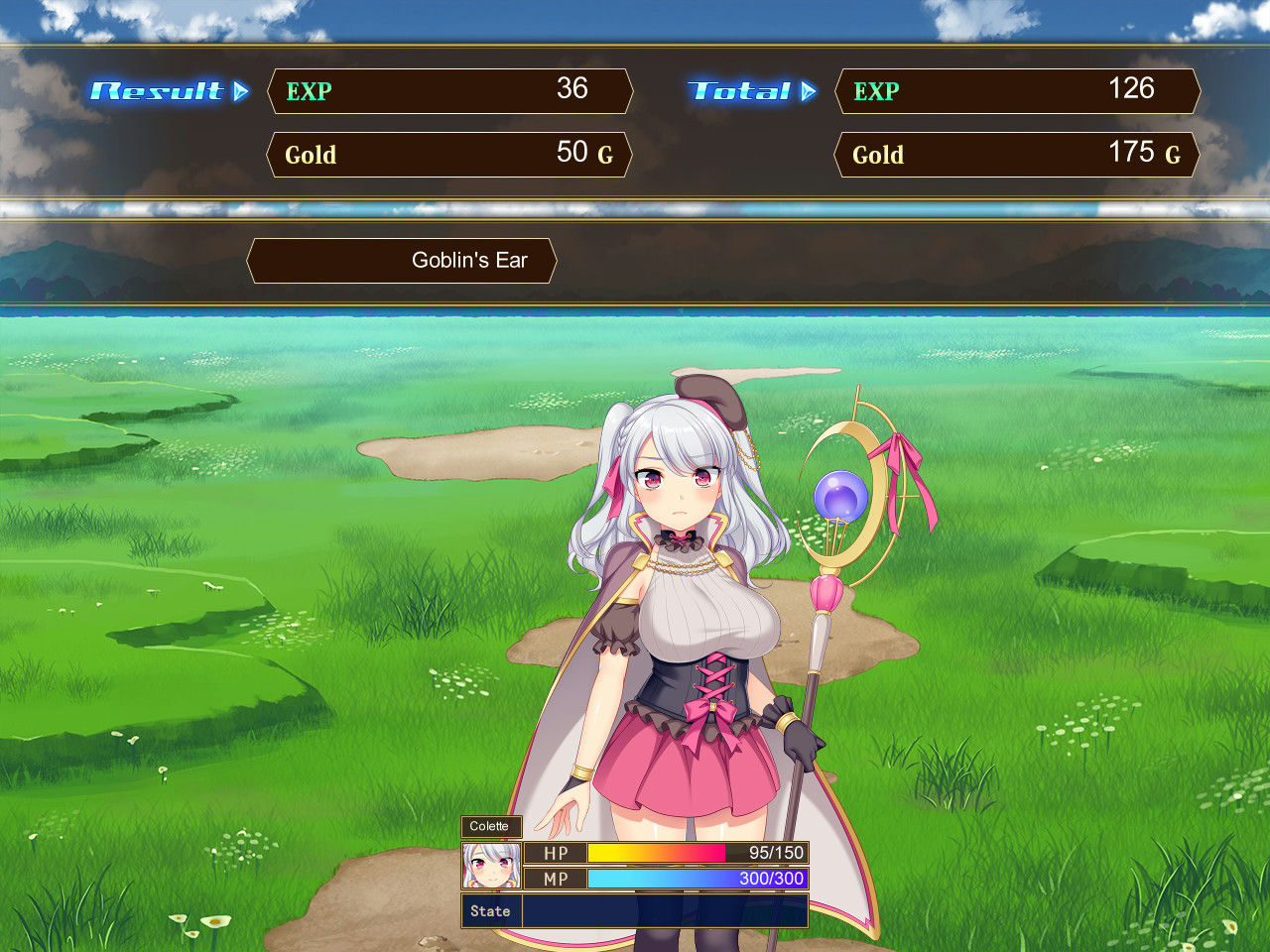Click the Gold label under Result
The height and width of the screenshot is (952, 1270).
[x=310, y=155]
